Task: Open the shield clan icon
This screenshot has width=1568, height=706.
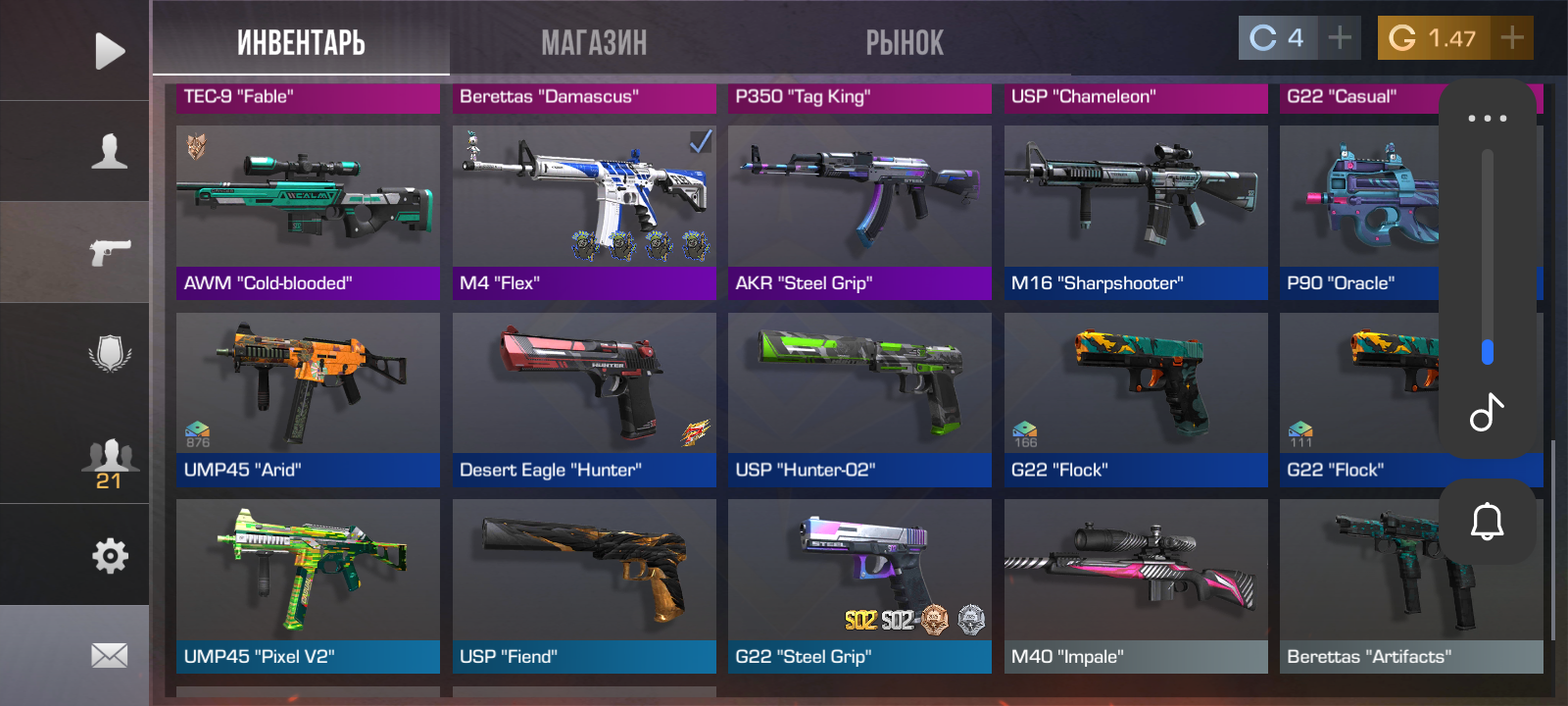Action: click(x=110, y=353)
